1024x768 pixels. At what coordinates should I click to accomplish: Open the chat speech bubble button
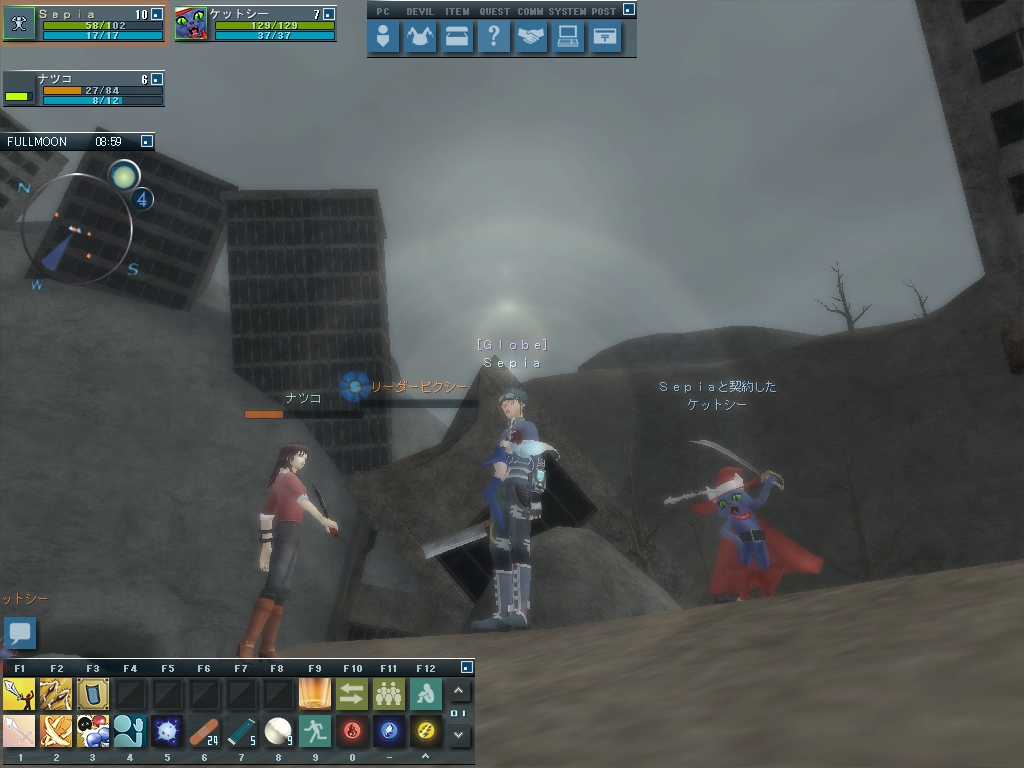(x=20, y=633)
